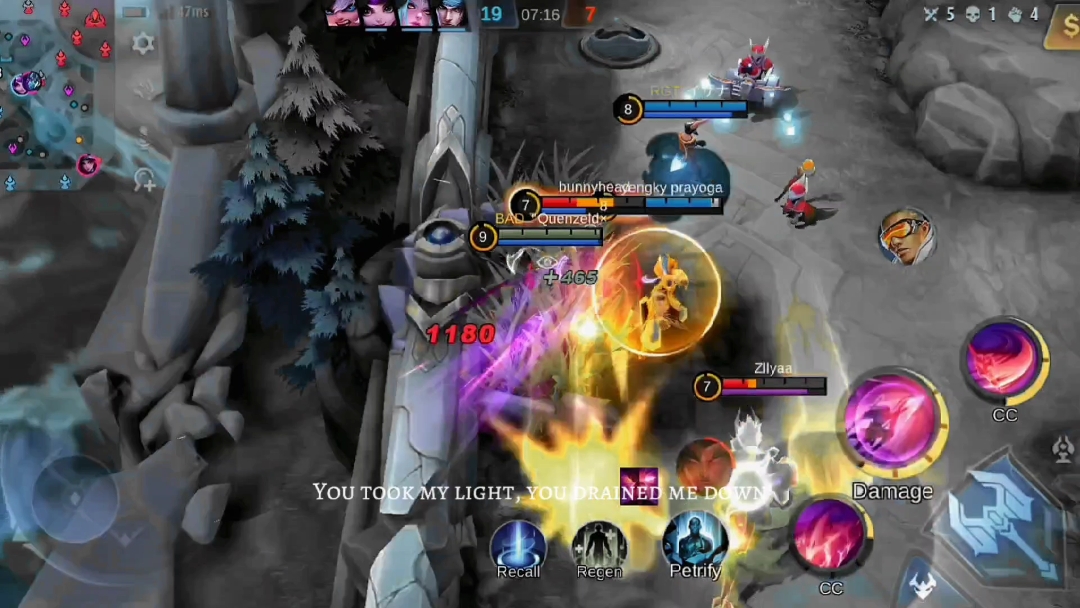Cast the Petrify battle spell
Screen dimensions: 1080x608
point(694,540)
